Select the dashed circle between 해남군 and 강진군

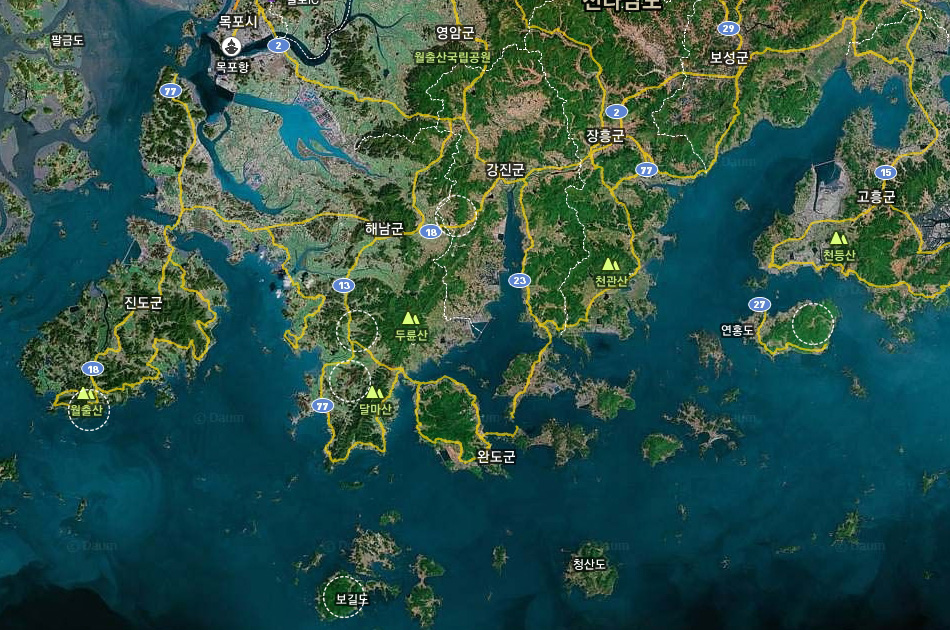[457, 215]
